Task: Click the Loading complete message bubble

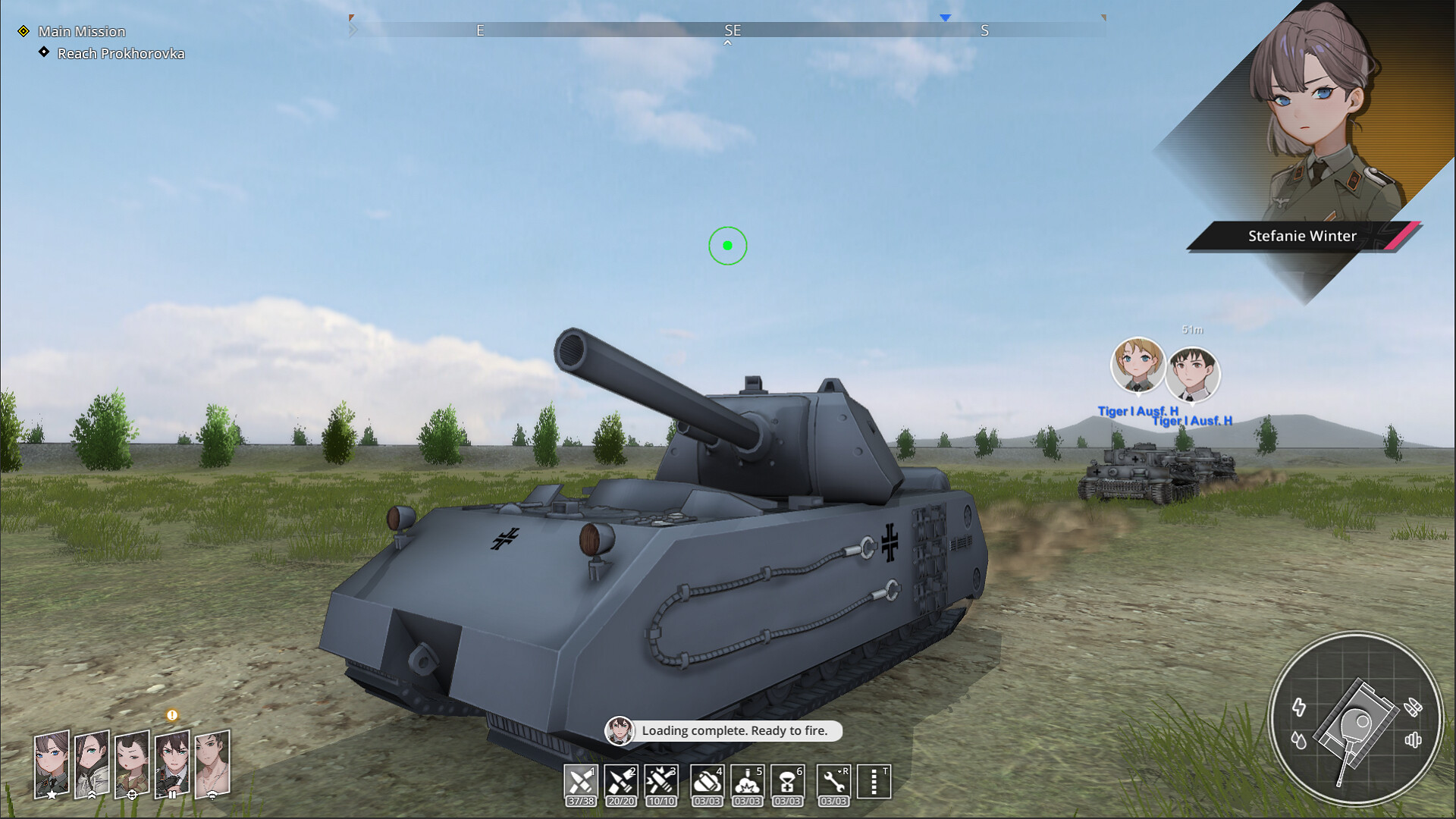Action: click(732, 731)
